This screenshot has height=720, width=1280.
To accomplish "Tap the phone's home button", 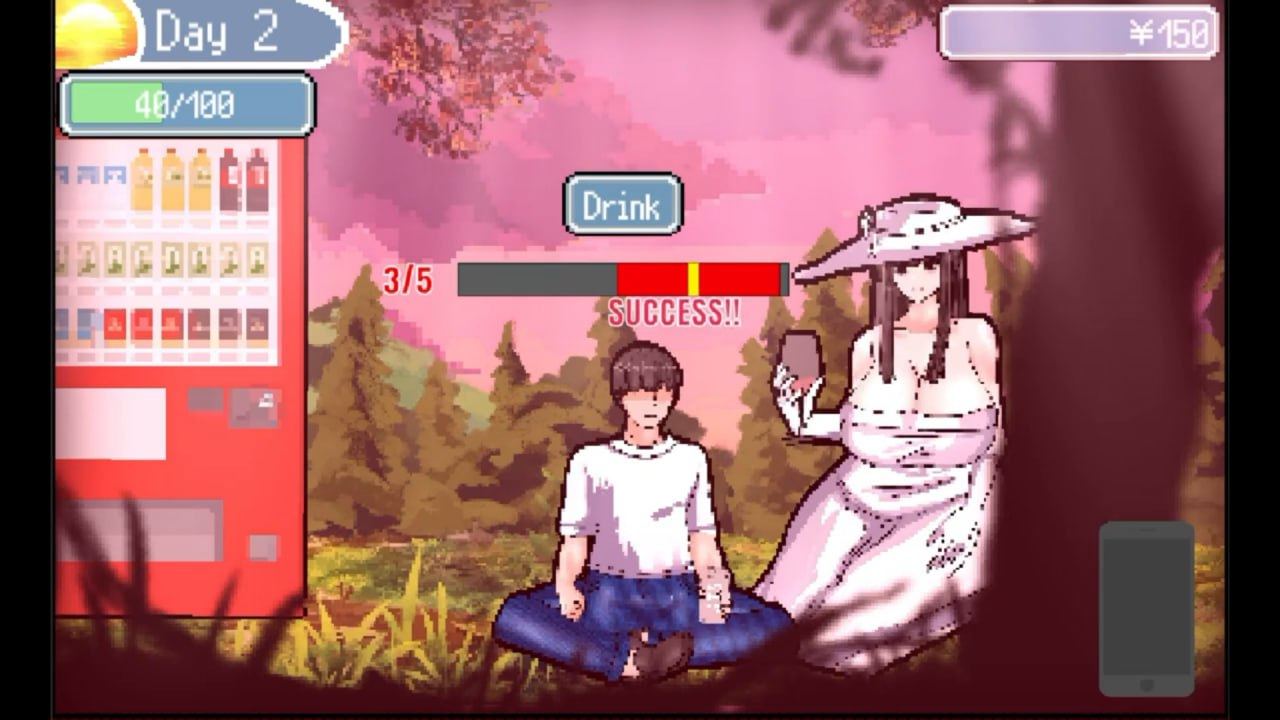I will tap(1147, 684).
